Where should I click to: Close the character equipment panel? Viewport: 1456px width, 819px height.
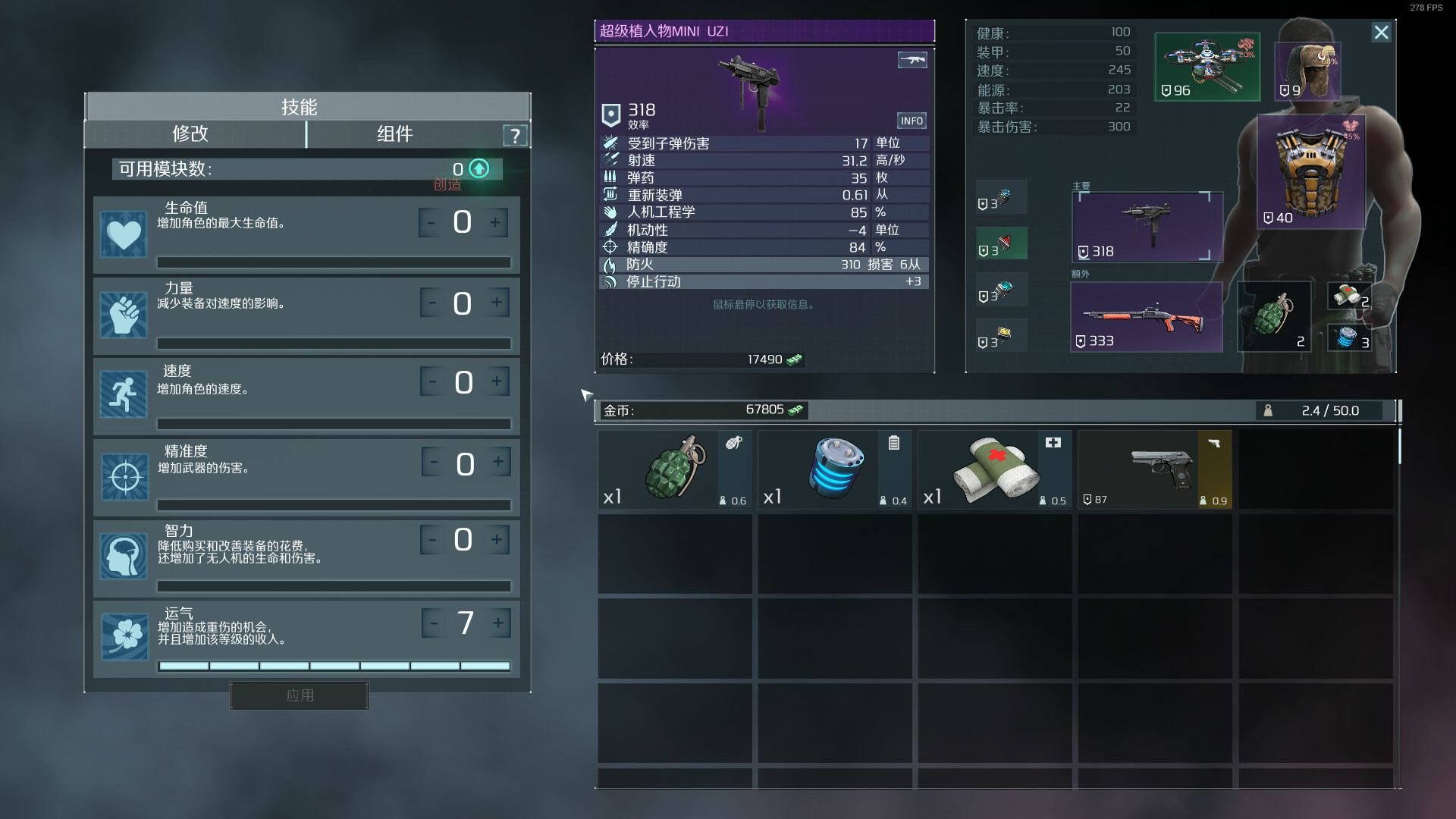(x=1381, y=33)
